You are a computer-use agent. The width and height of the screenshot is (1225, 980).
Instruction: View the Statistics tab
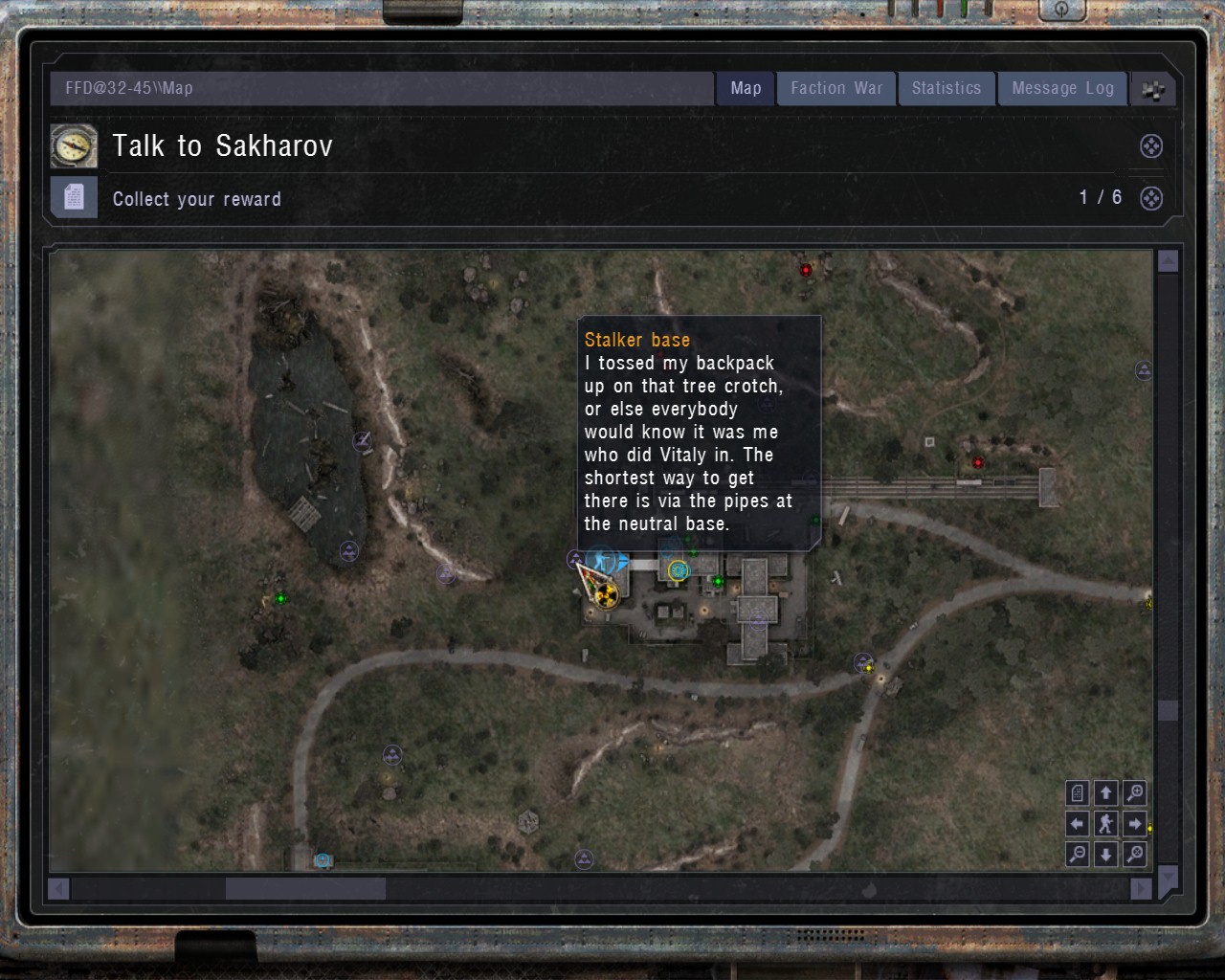pos(947,88)
